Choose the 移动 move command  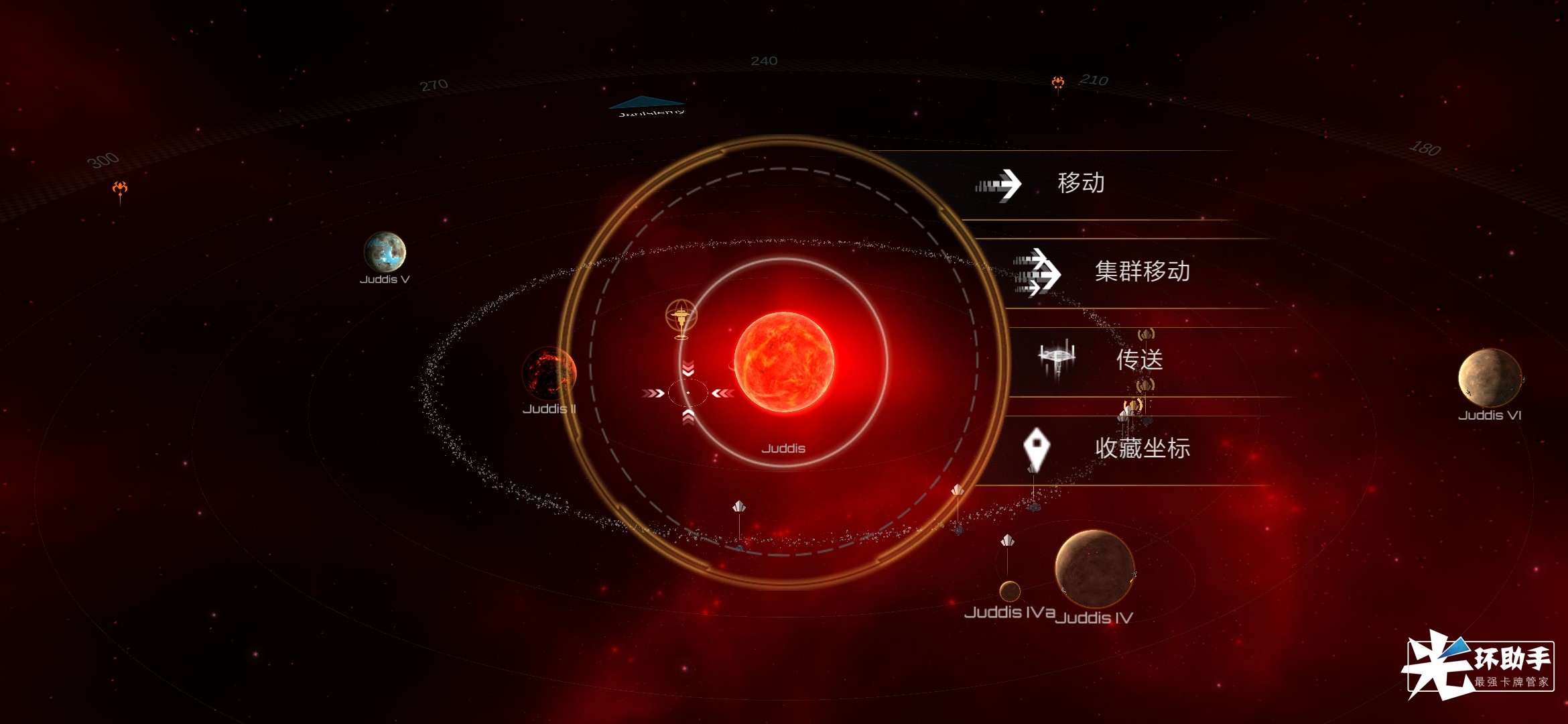pyautogui.click(x=1079, y=184)
